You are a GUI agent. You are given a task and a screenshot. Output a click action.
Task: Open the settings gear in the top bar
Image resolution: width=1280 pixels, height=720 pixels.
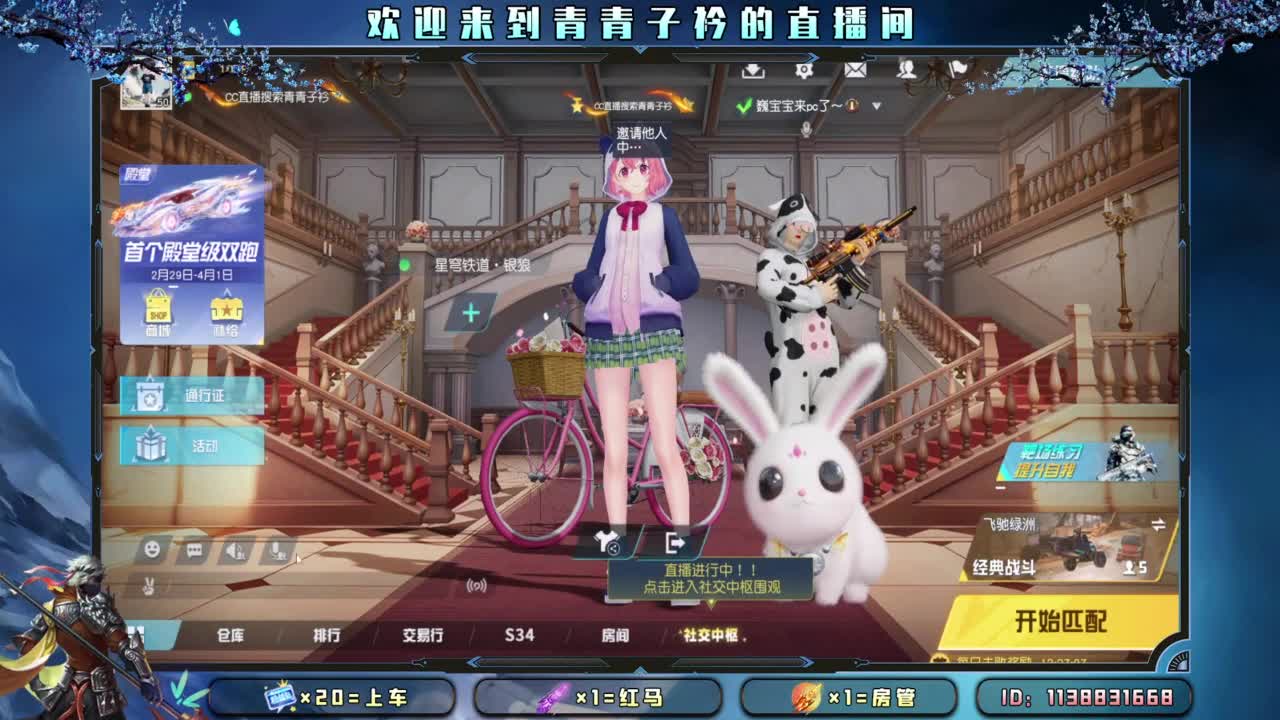(x=806, y=71)
